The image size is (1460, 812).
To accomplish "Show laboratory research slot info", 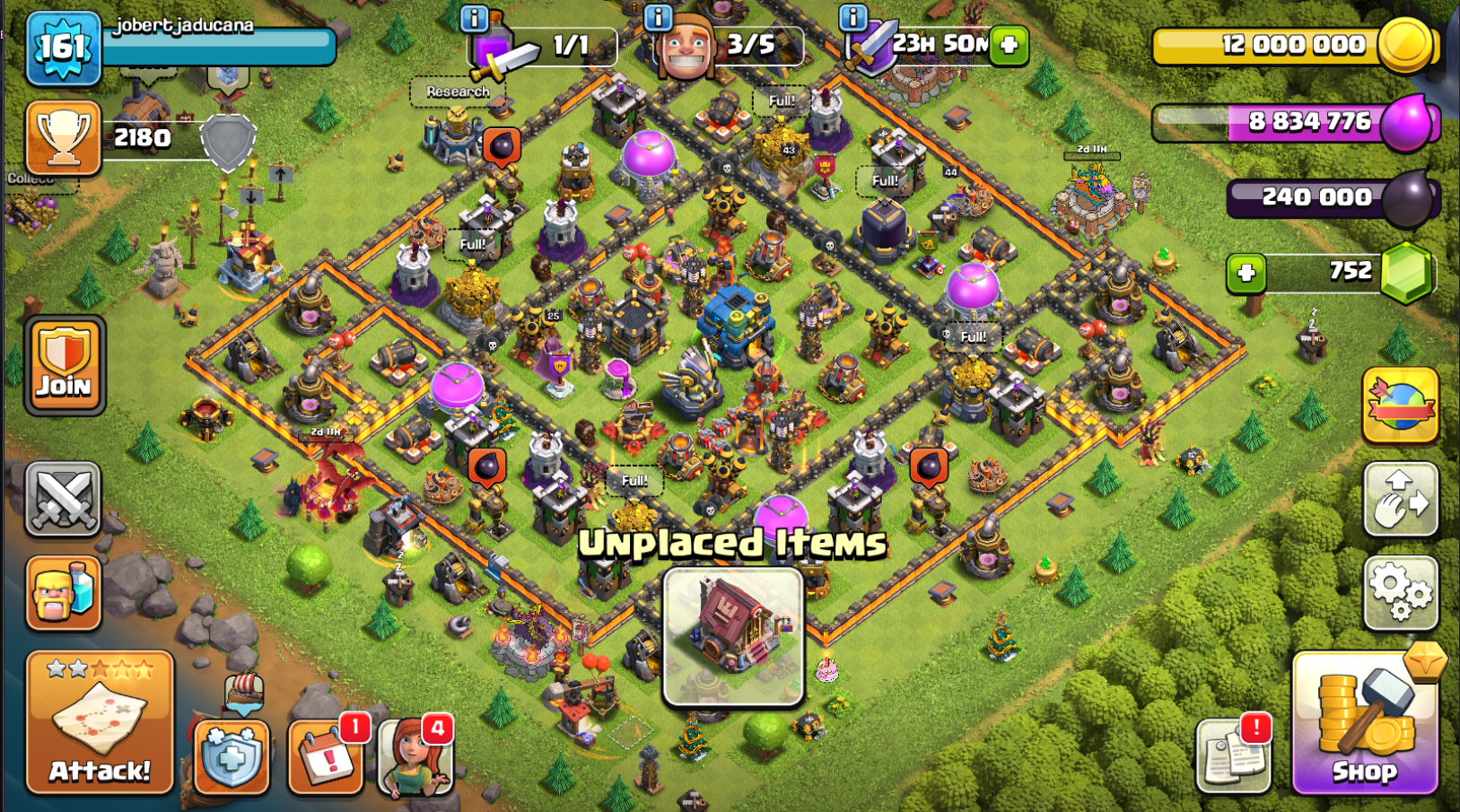I will click(474, 17).
